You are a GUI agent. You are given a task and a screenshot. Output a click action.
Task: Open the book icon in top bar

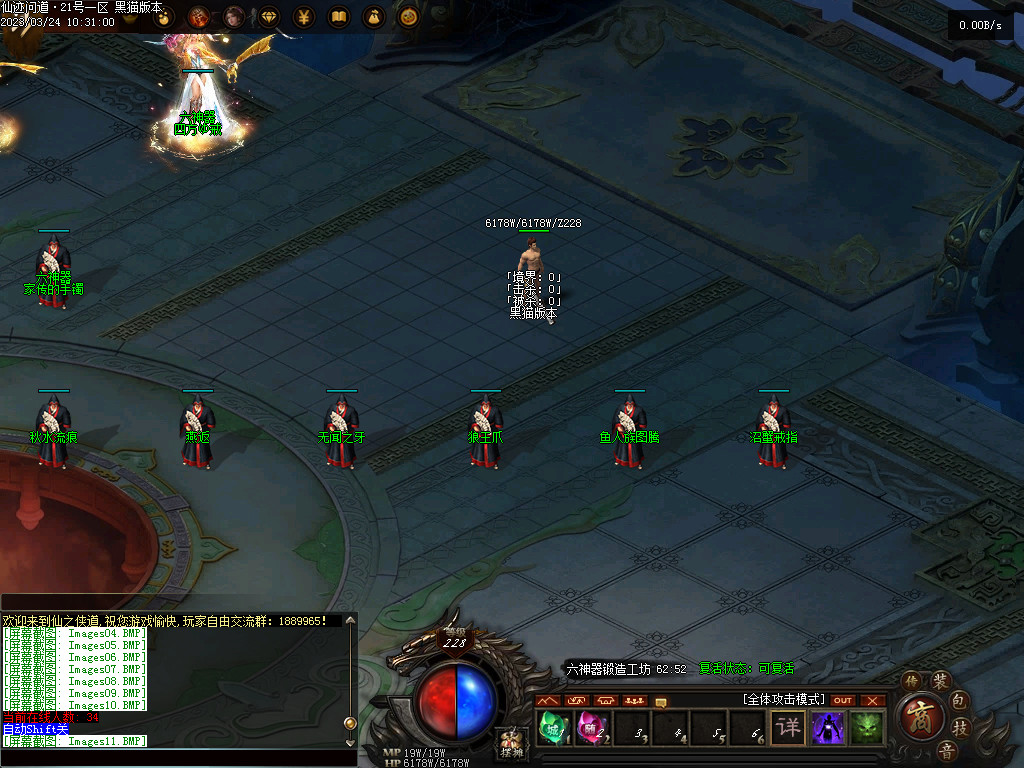[339, 16]
